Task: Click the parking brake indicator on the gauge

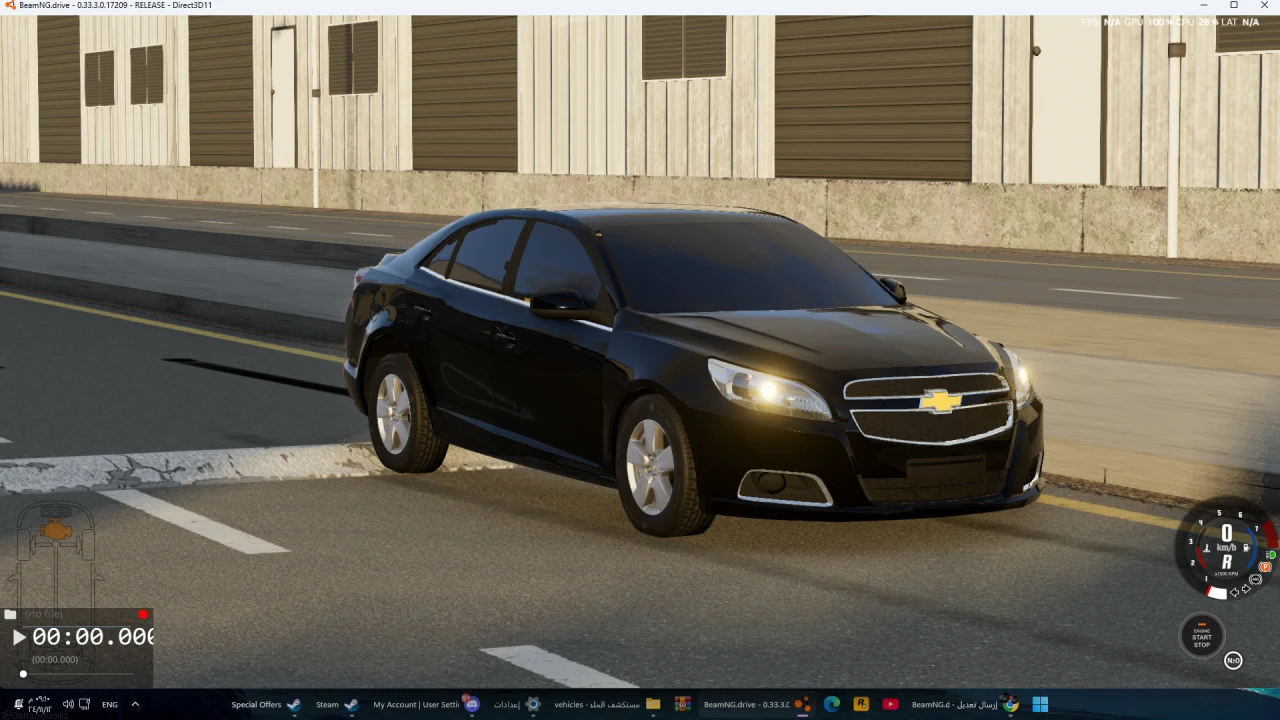Action: 1265,566
